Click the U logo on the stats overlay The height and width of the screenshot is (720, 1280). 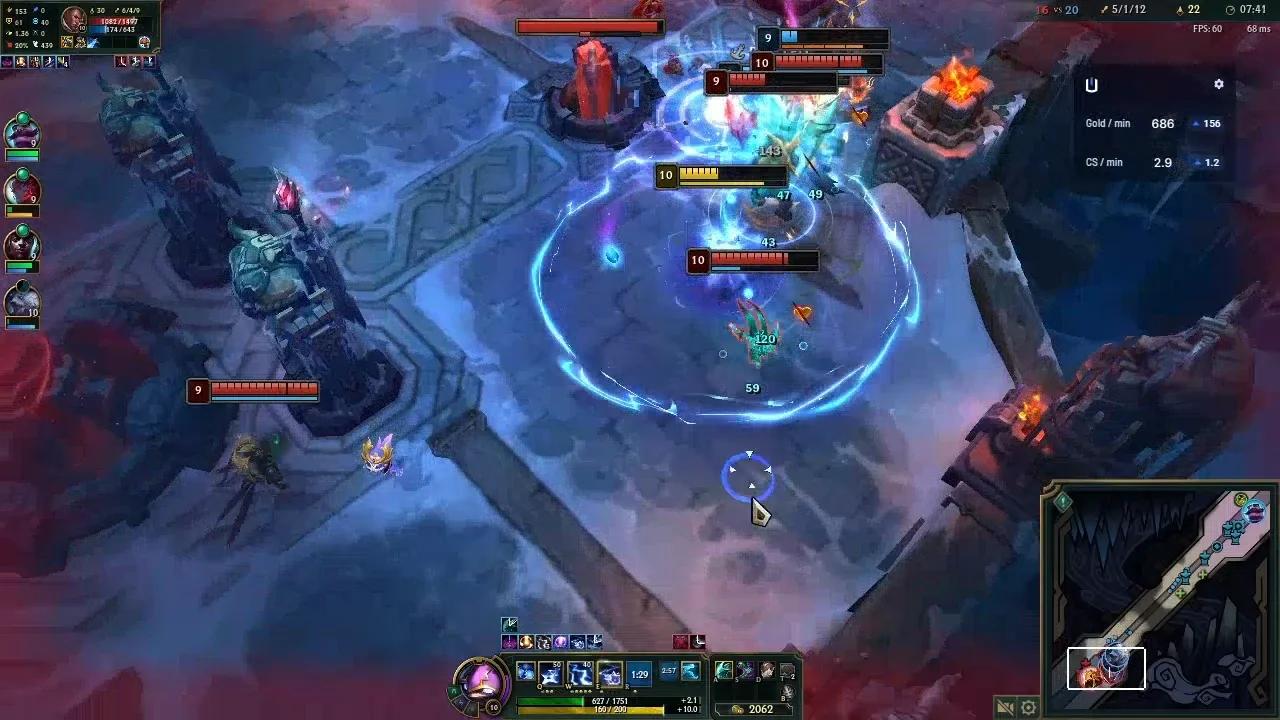pos(1091,85)
